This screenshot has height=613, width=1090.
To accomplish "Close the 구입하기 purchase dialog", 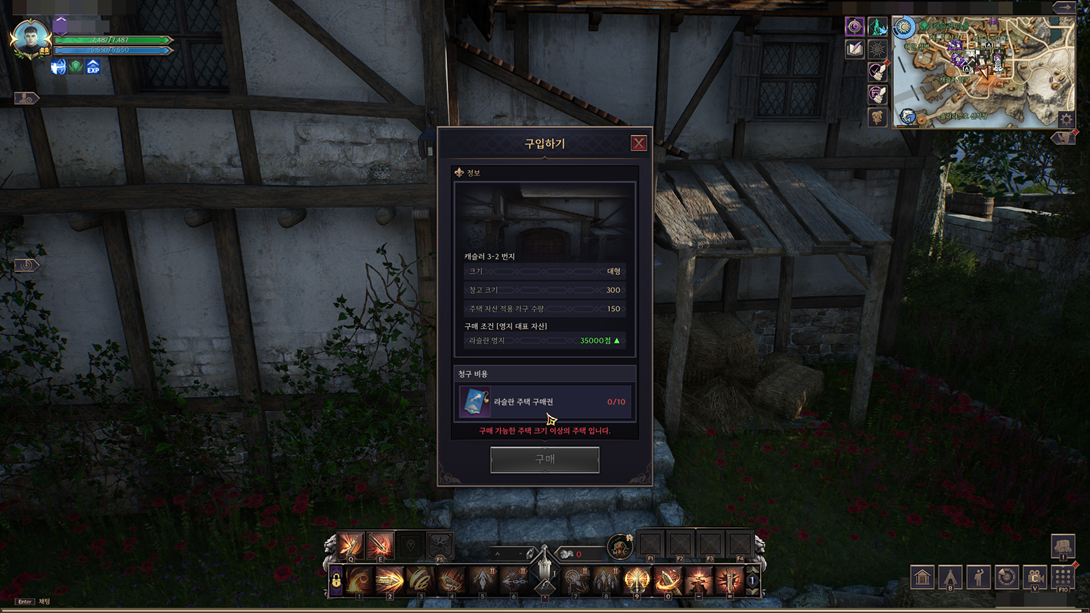I will pyautogui.click(x=638, y=143).
